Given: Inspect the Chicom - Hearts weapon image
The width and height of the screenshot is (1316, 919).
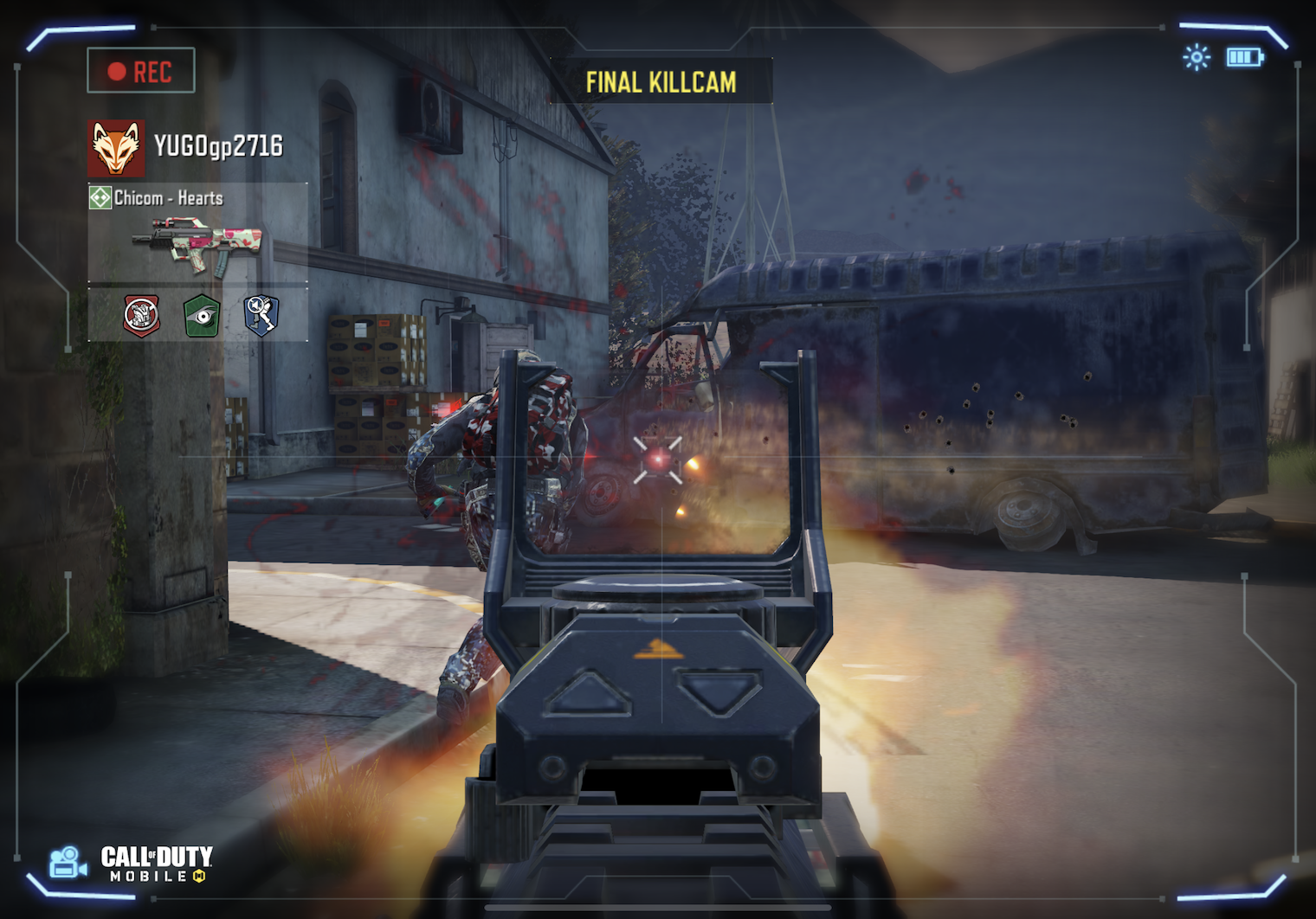Looking at the screenshot, I should [197, 245].
